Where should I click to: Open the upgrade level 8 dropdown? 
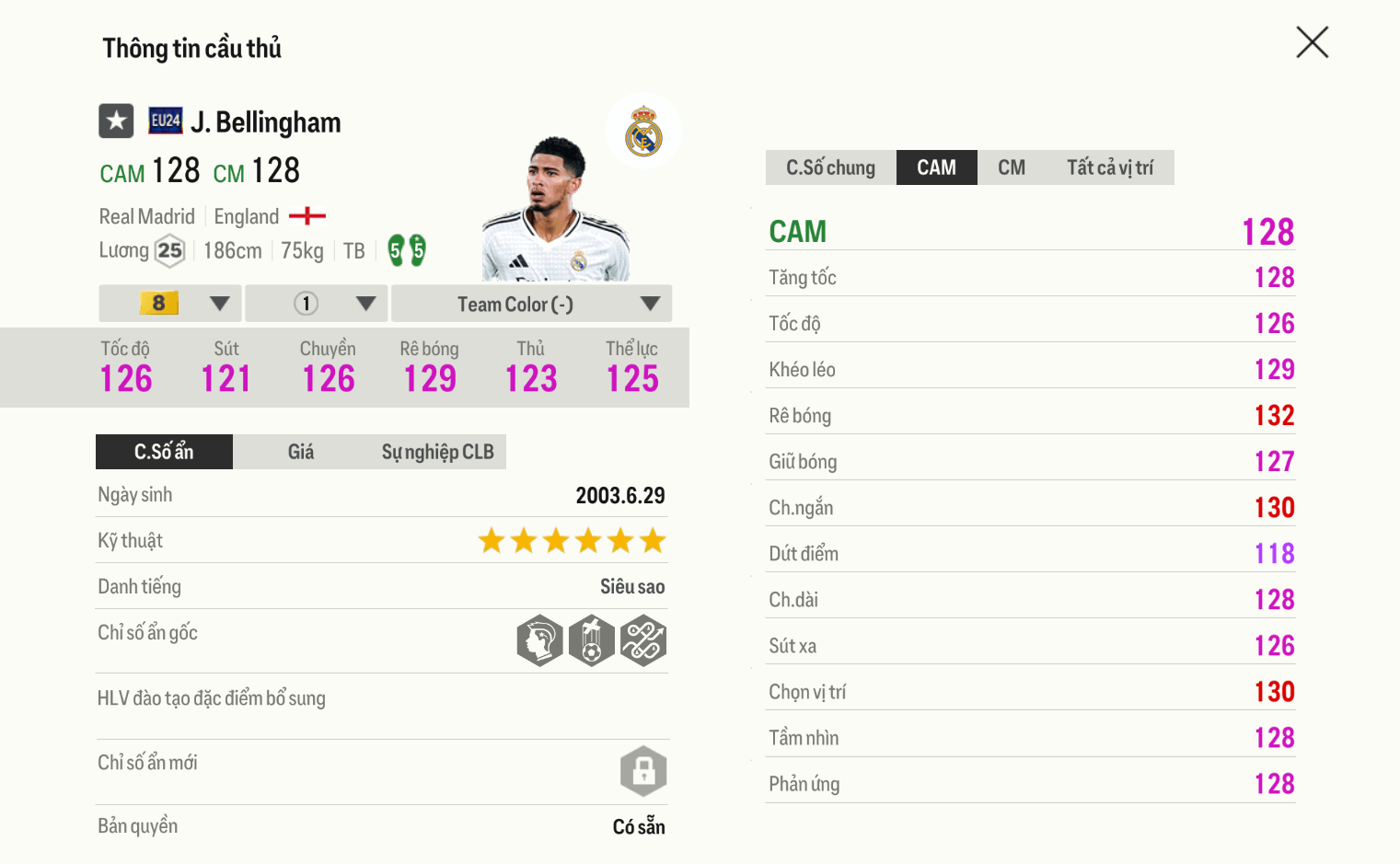[170, 304]
